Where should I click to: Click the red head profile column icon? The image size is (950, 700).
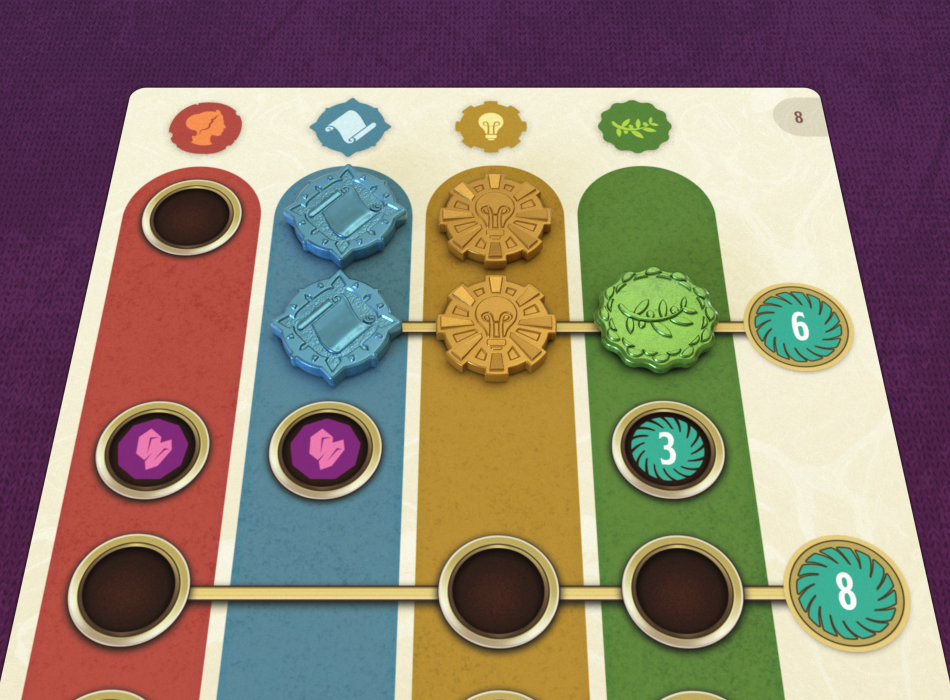(205, 127)
